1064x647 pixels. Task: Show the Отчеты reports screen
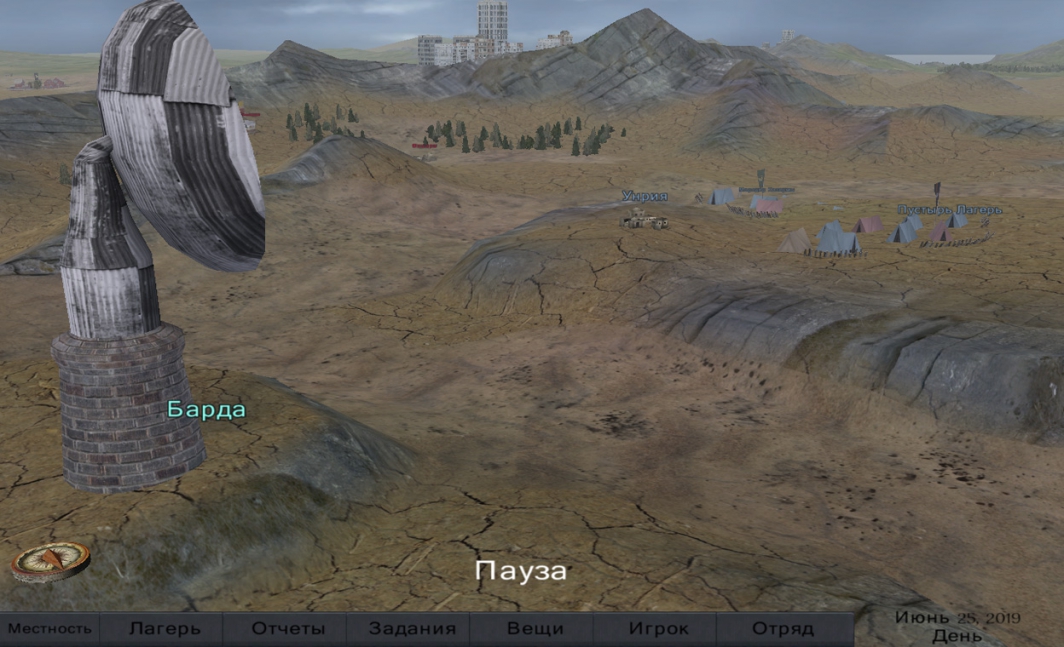(x=288, y=629)
